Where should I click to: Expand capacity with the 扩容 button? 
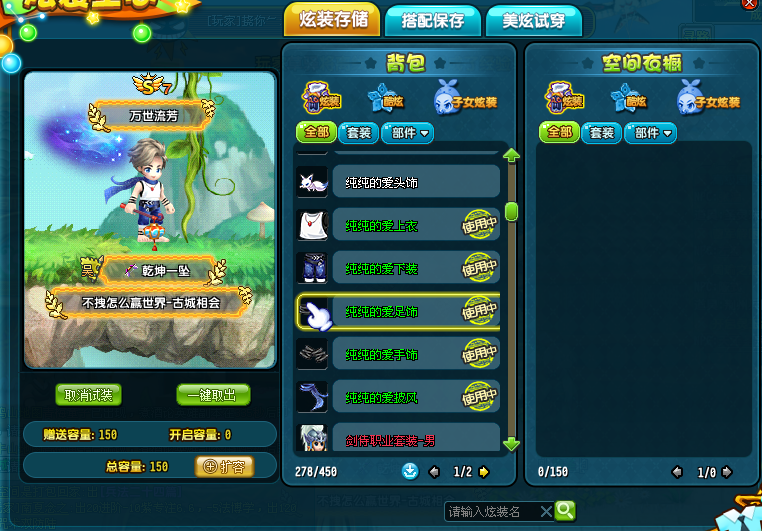coord(224,466)
